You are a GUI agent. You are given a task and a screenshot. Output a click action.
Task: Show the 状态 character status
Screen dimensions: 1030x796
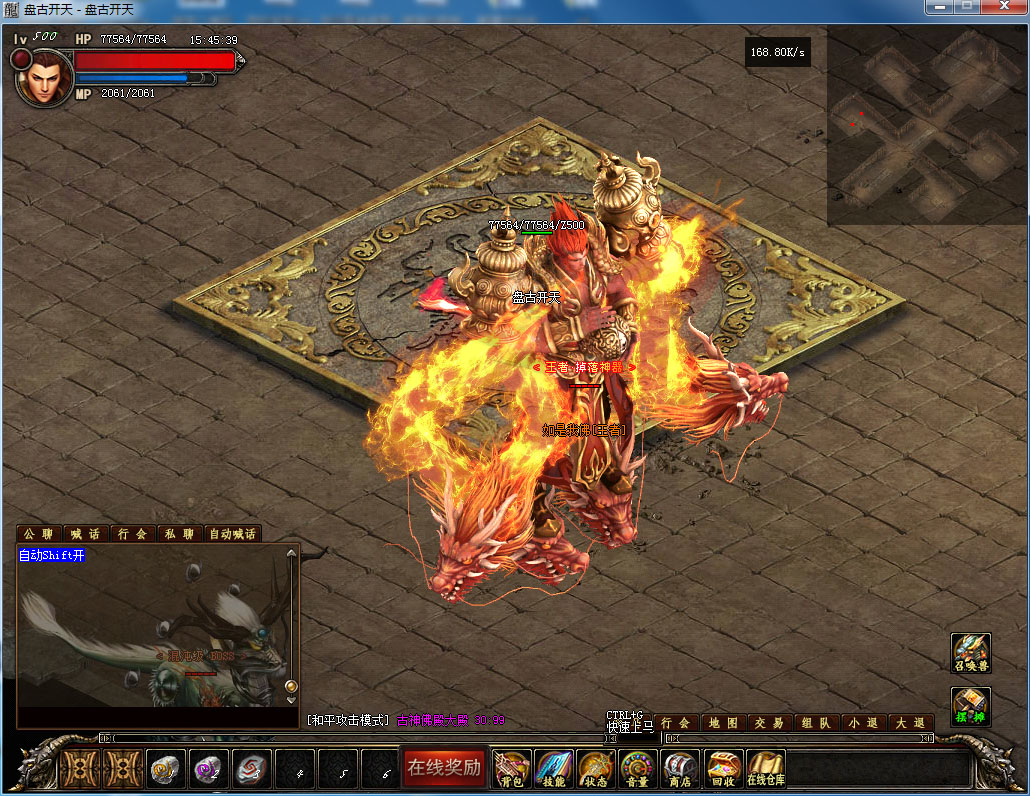click(x=596, y=769)
